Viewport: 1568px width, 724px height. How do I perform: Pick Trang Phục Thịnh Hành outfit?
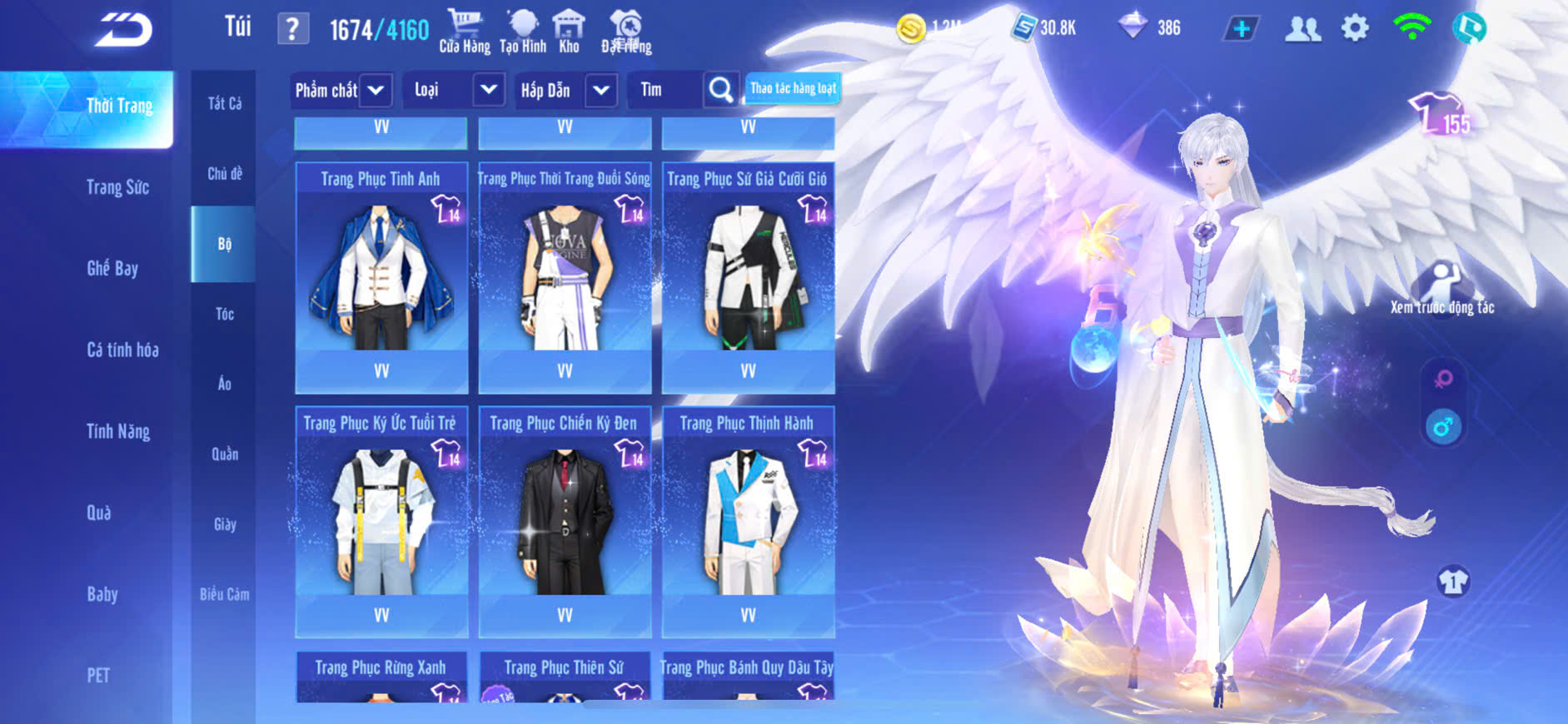click(x=748, y=522)
